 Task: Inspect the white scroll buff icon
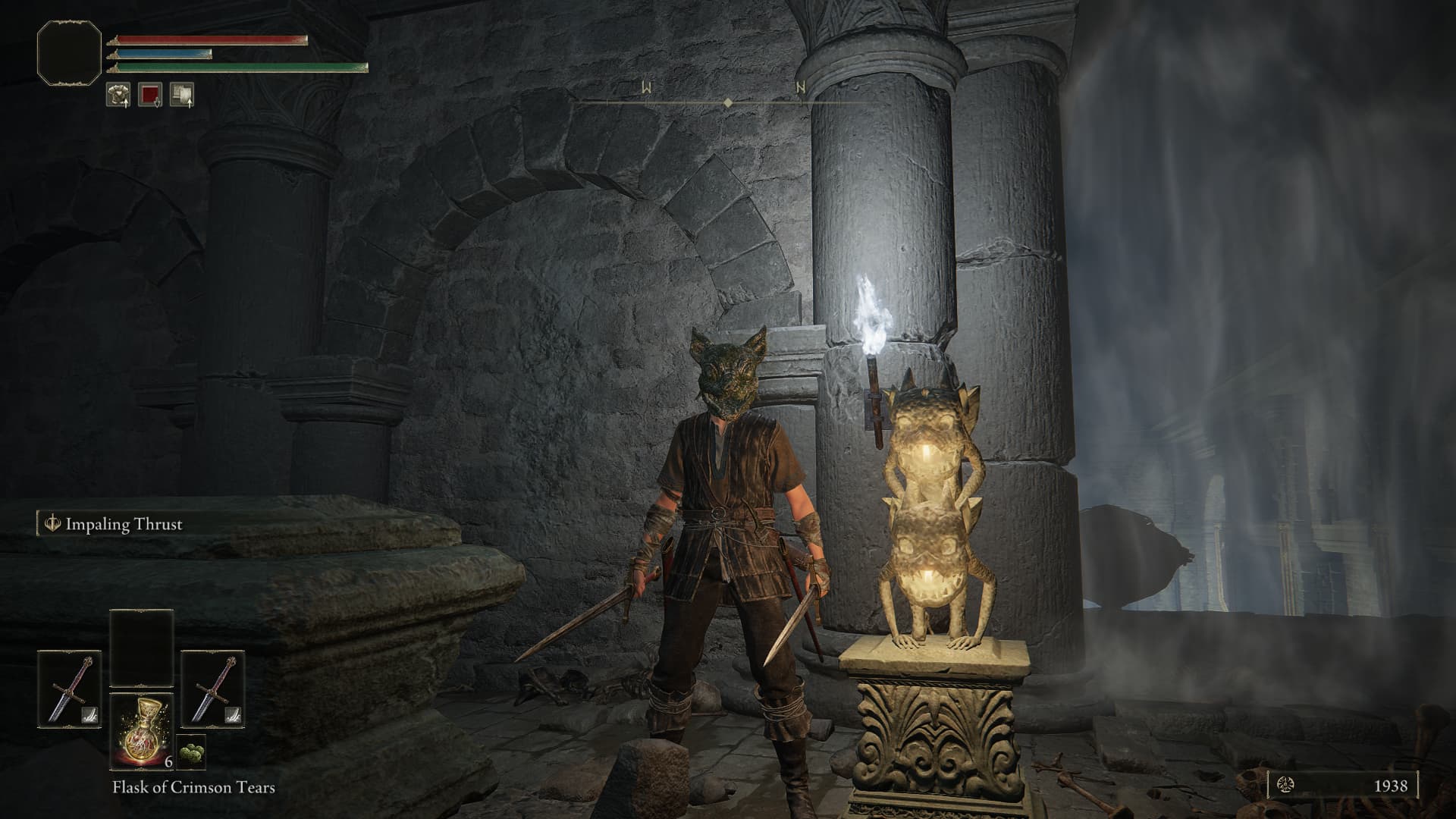click(x=182, y=94)
